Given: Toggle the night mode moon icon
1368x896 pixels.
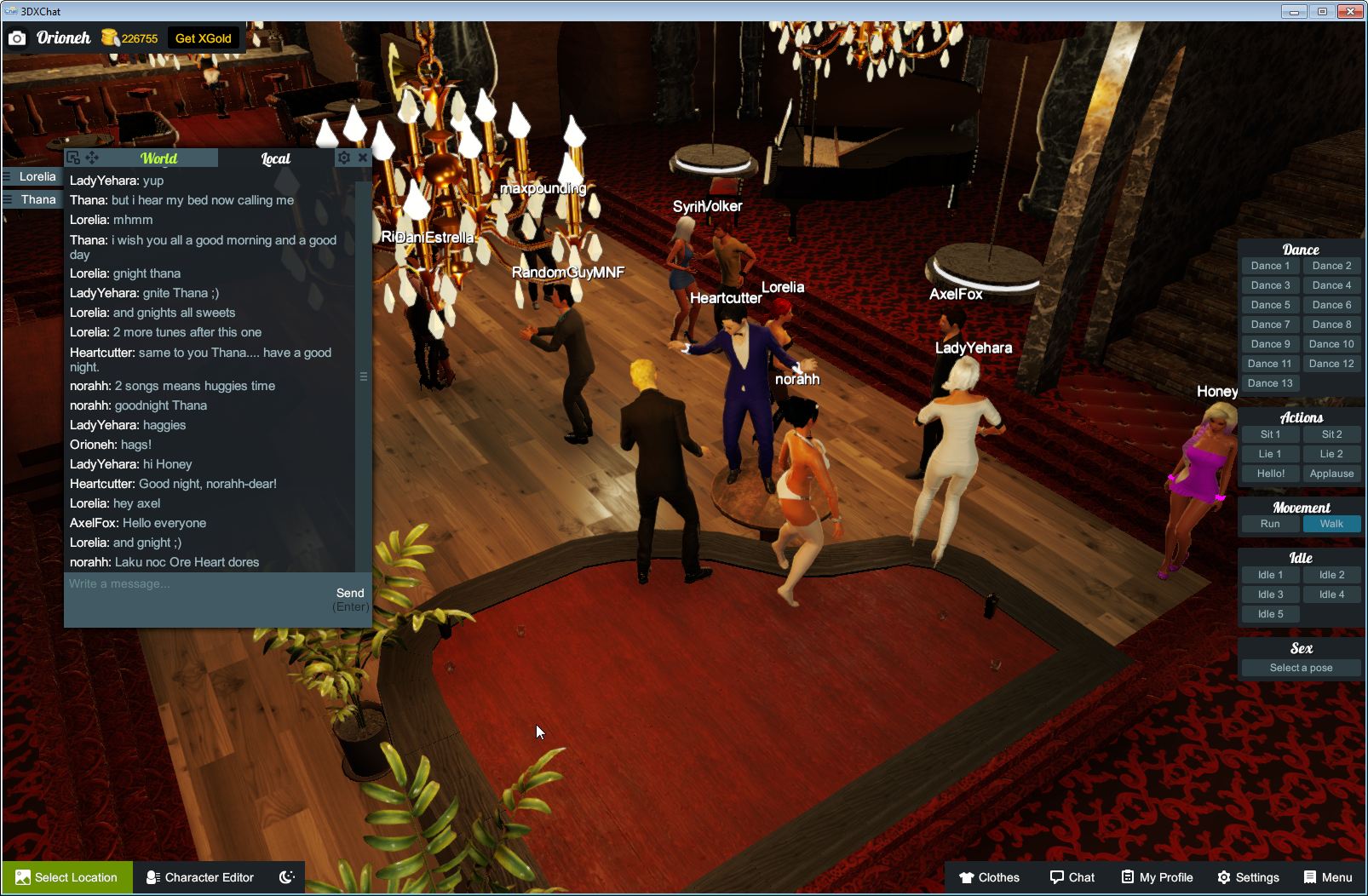Looking at the screenshot, I should (286, 877).
